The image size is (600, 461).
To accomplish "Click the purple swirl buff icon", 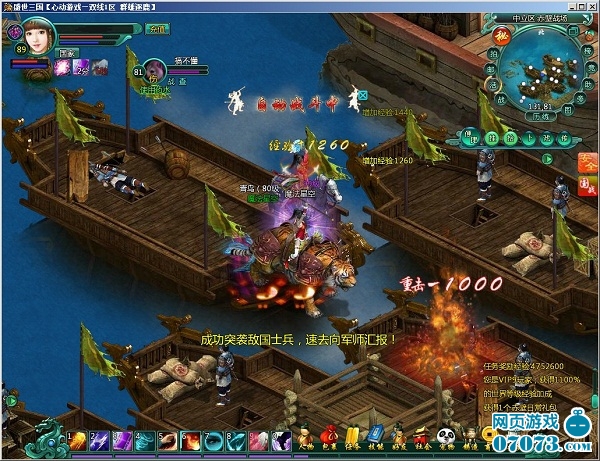I will [x=63, y=67].
